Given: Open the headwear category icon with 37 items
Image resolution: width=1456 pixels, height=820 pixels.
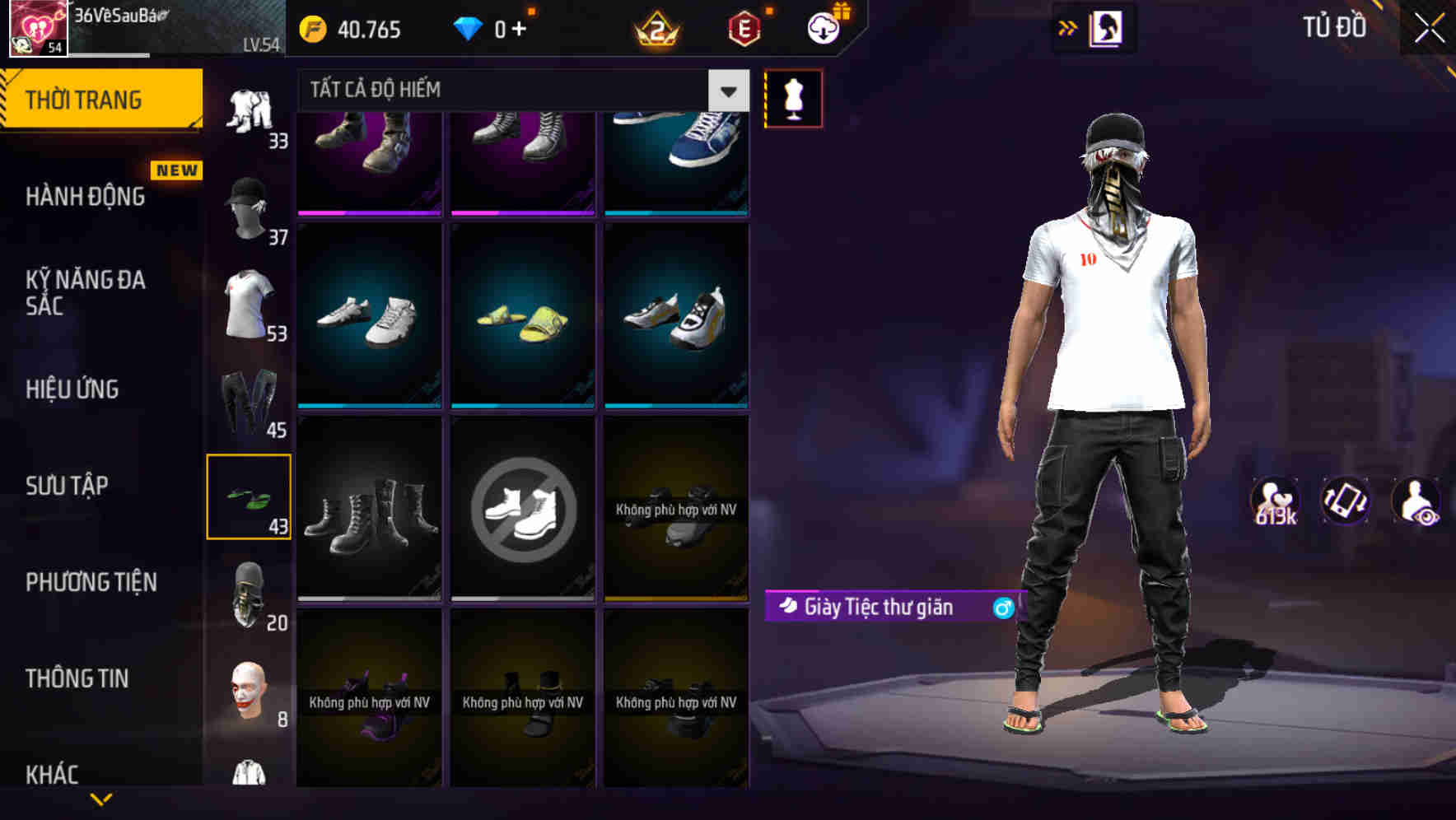Looking at the screenshot, I should pyautogui.click(x=250, y=210).
